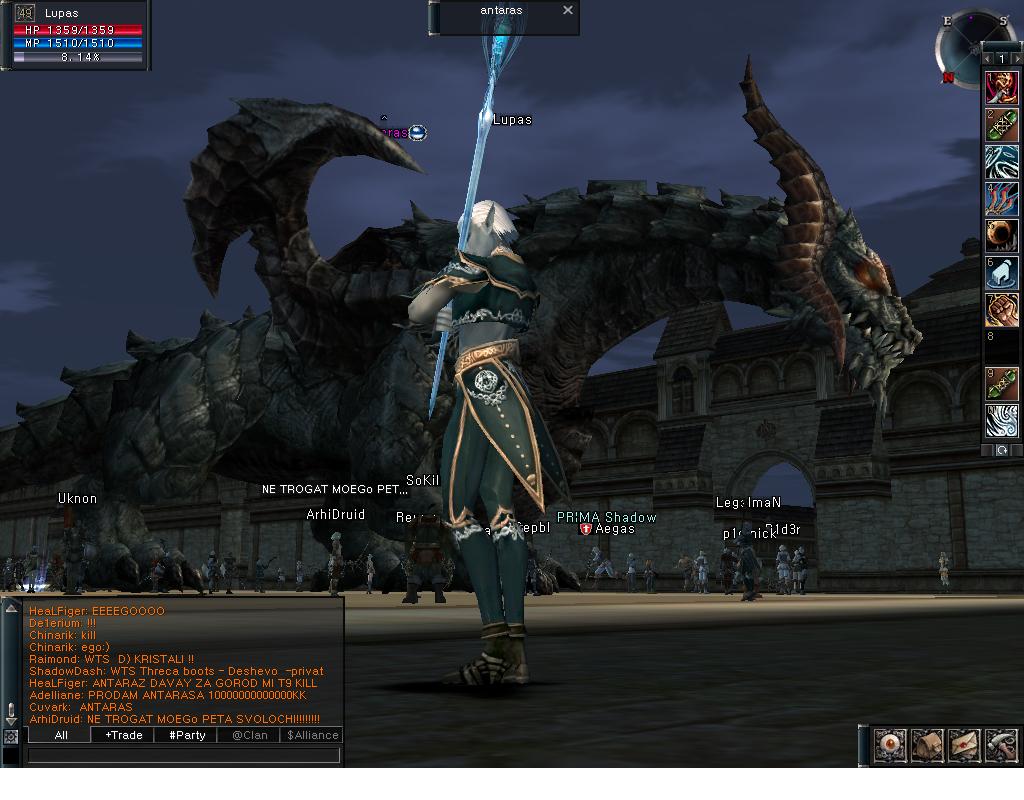
Task: Use the clenched fist skill in slot 7
Action: pos(1001,310)
